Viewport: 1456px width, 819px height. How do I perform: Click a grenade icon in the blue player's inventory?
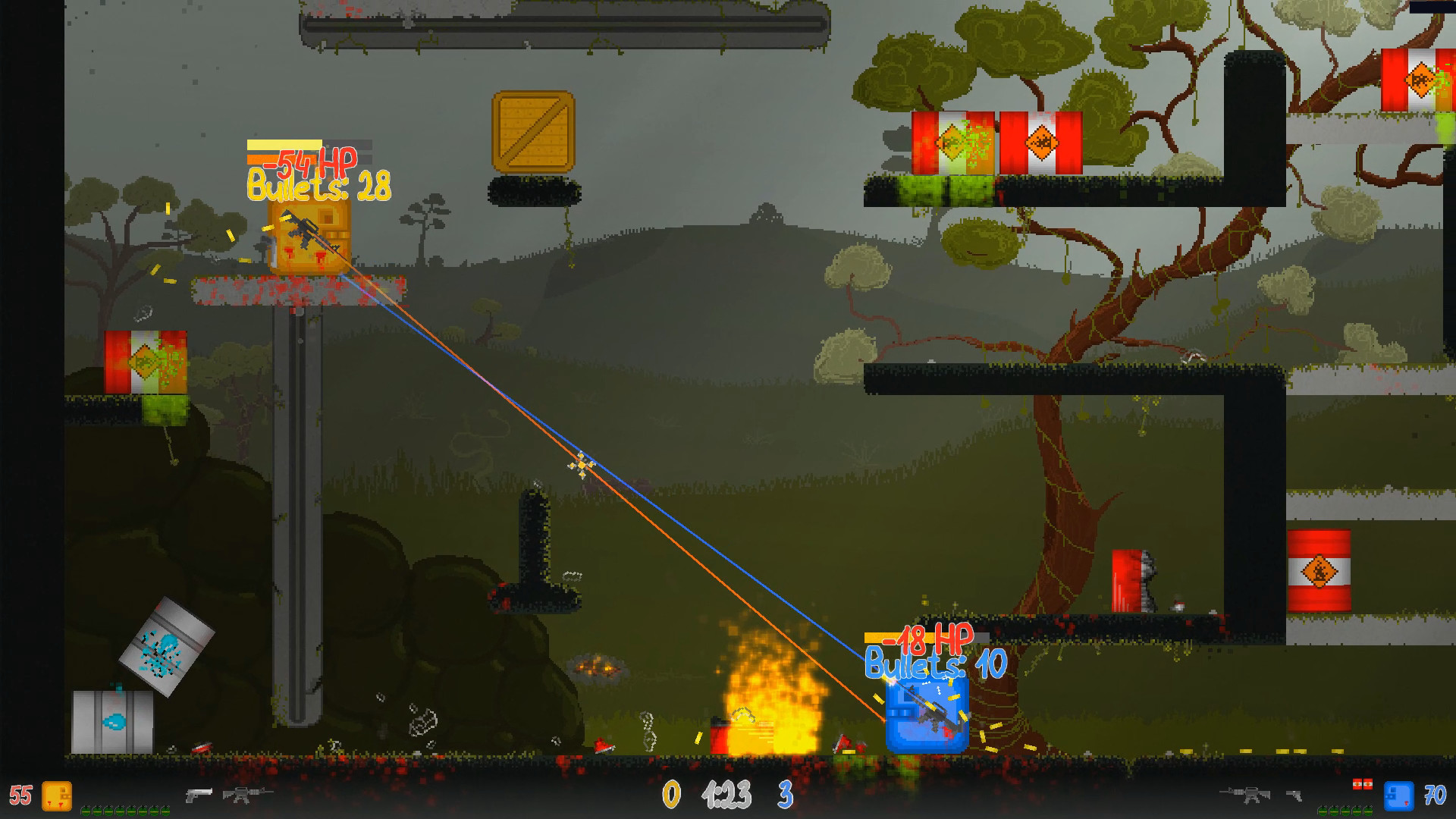(x=1346, y=810)
